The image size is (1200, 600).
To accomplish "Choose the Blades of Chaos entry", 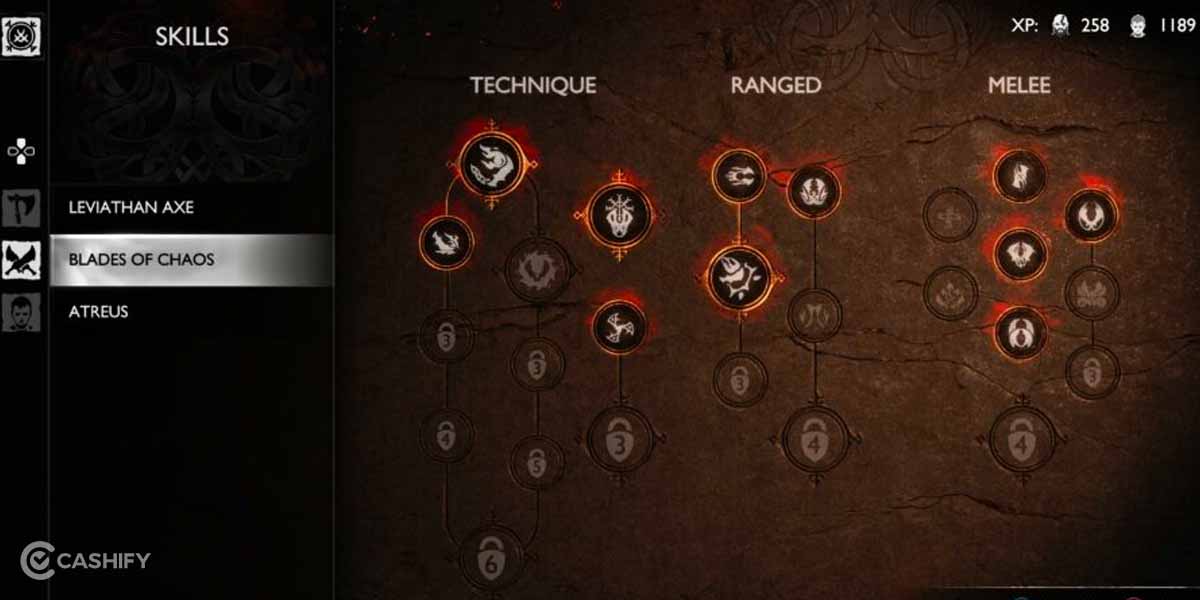I will (141, 260).
